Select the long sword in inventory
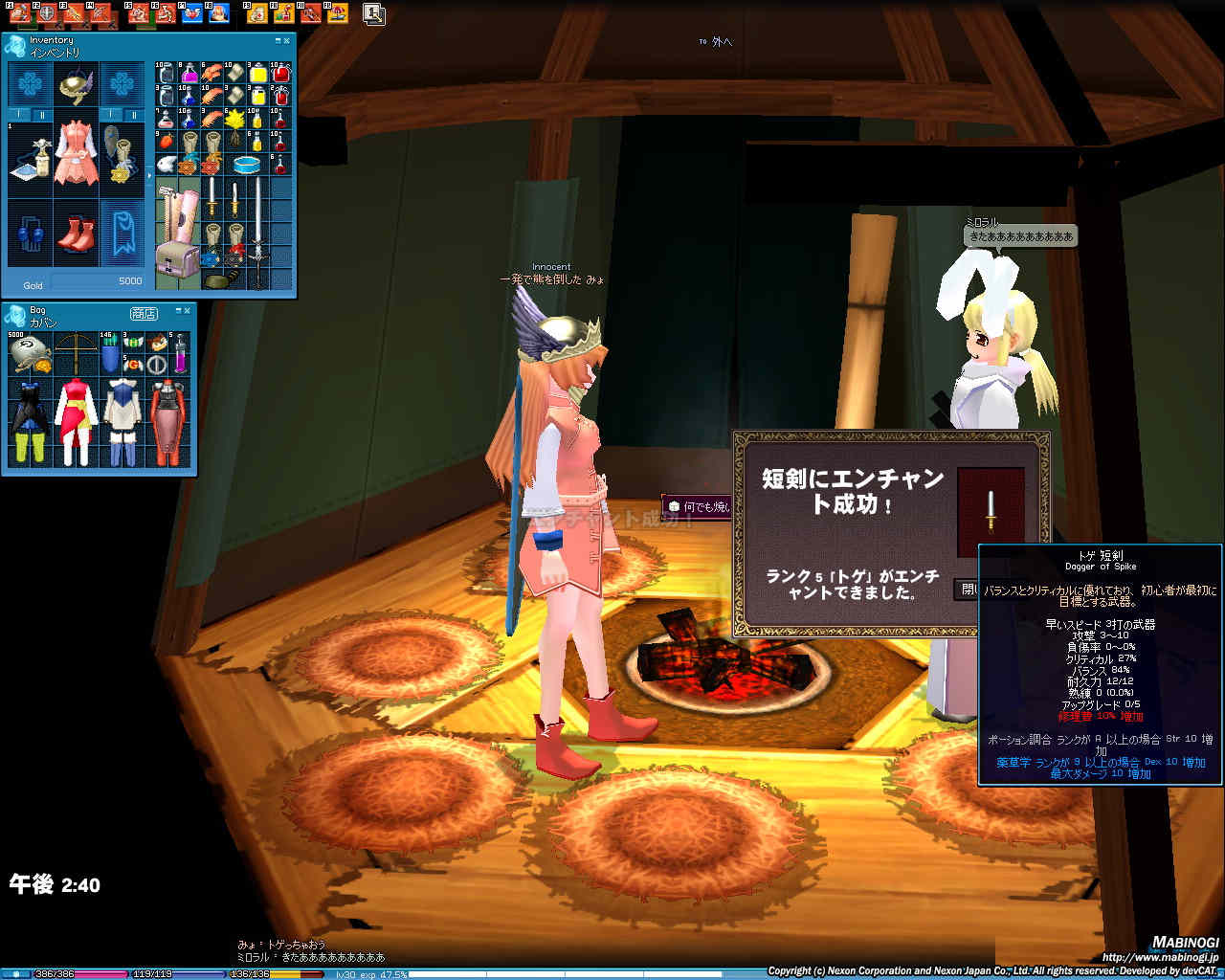Image resolution: width=1225 pixels, height=980 pixels. point(258,232)
